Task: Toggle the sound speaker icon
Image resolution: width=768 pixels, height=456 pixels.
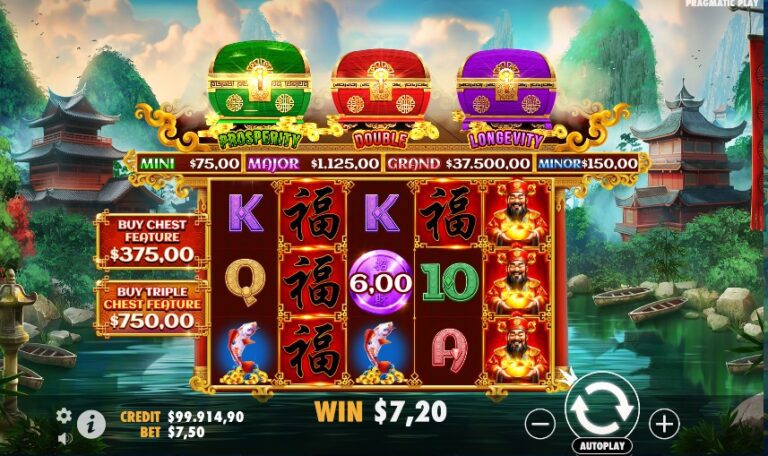Action: [64, 438]
